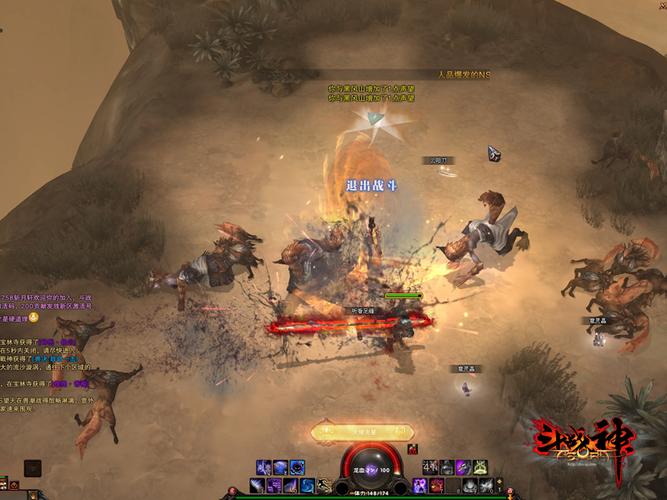Open the small red icon beside the orb
This screenshot has width=667, height=500.
412,449
